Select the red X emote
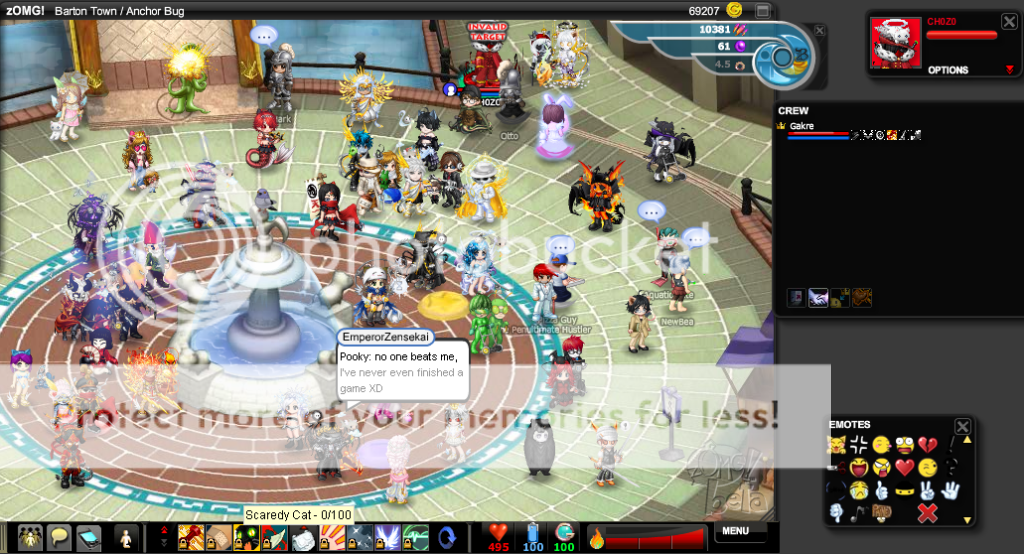The image size is (1024, 554). pyautogui.click(x=927, y=513)
